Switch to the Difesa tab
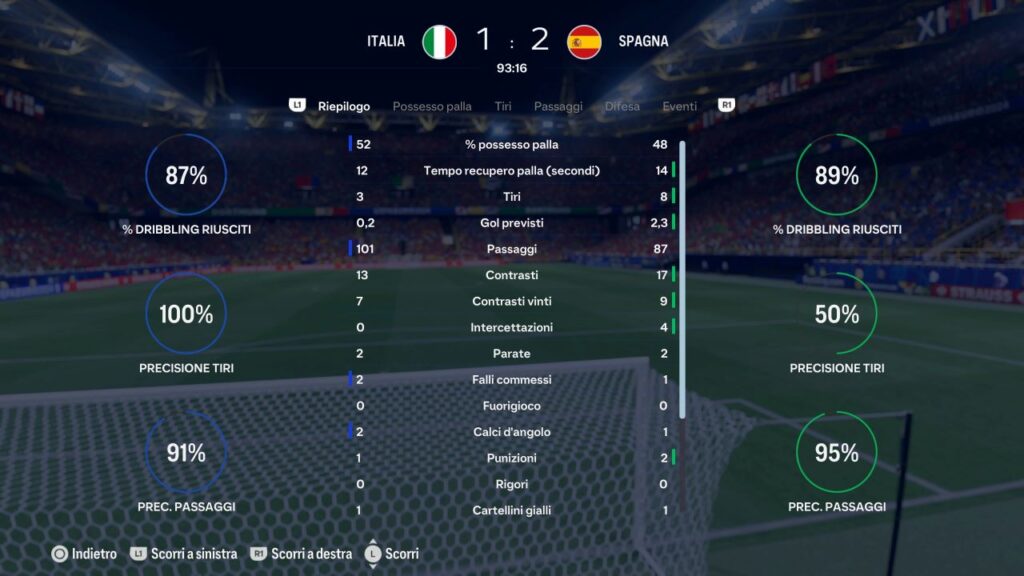1024x576 pixels. point(622,106)
